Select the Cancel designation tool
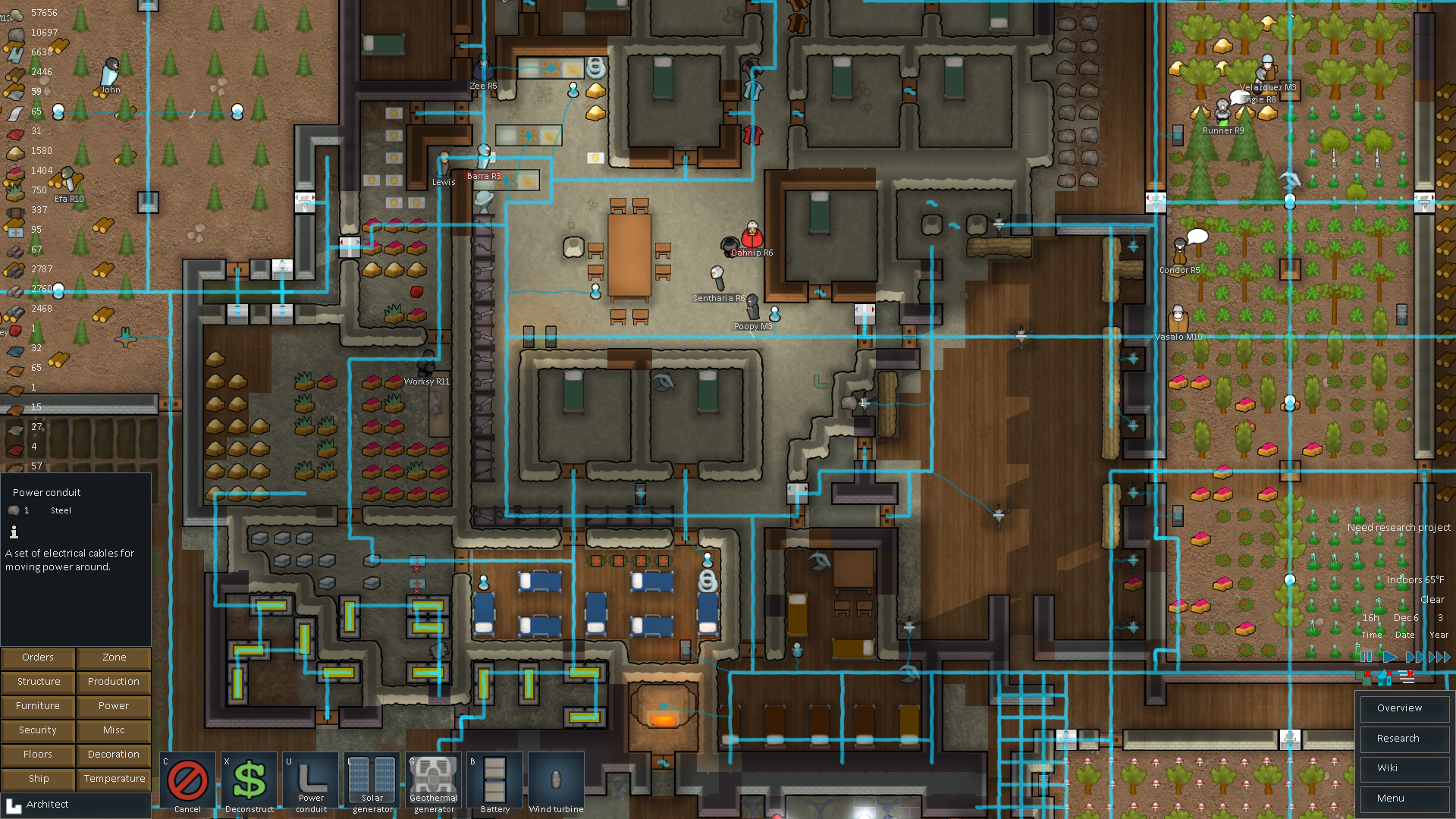This screenshot has height=819, width=1456. [x=187, y=782]
